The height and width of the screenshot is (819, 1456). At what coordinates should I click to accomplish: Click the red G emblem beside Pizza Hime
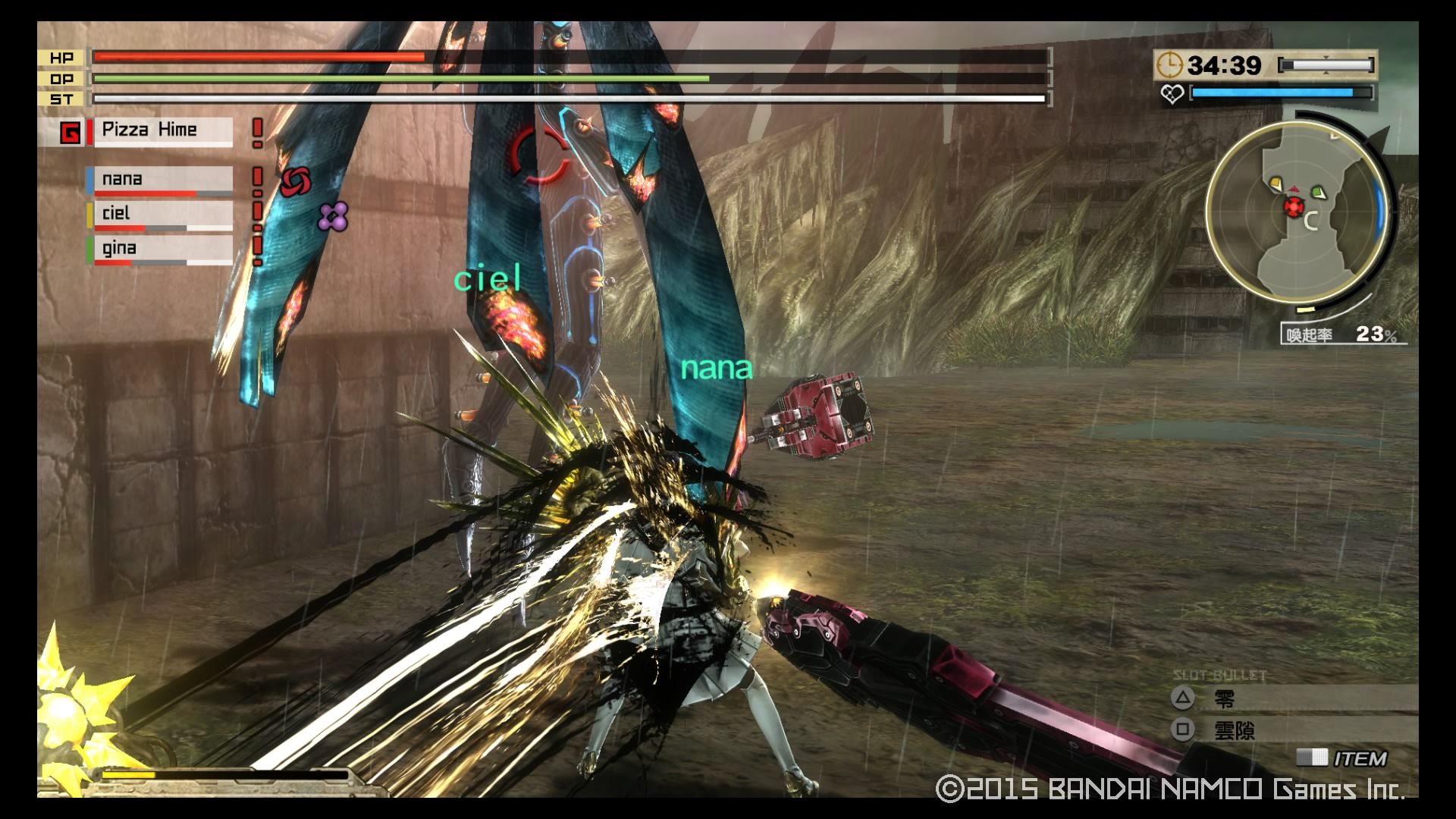(70, 133)
